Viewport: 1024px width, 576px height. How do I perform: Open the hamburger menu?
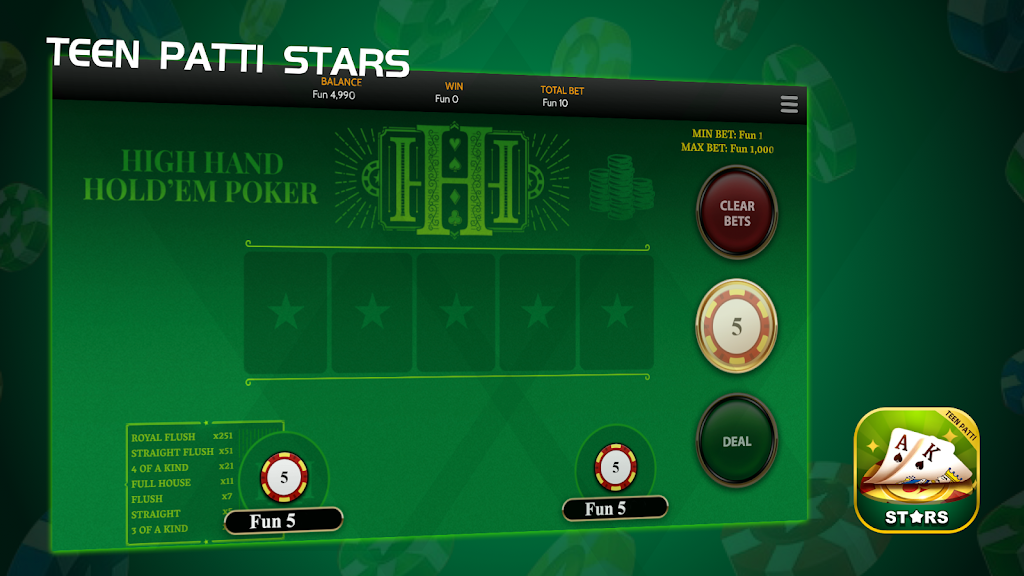tap(789, 105)
